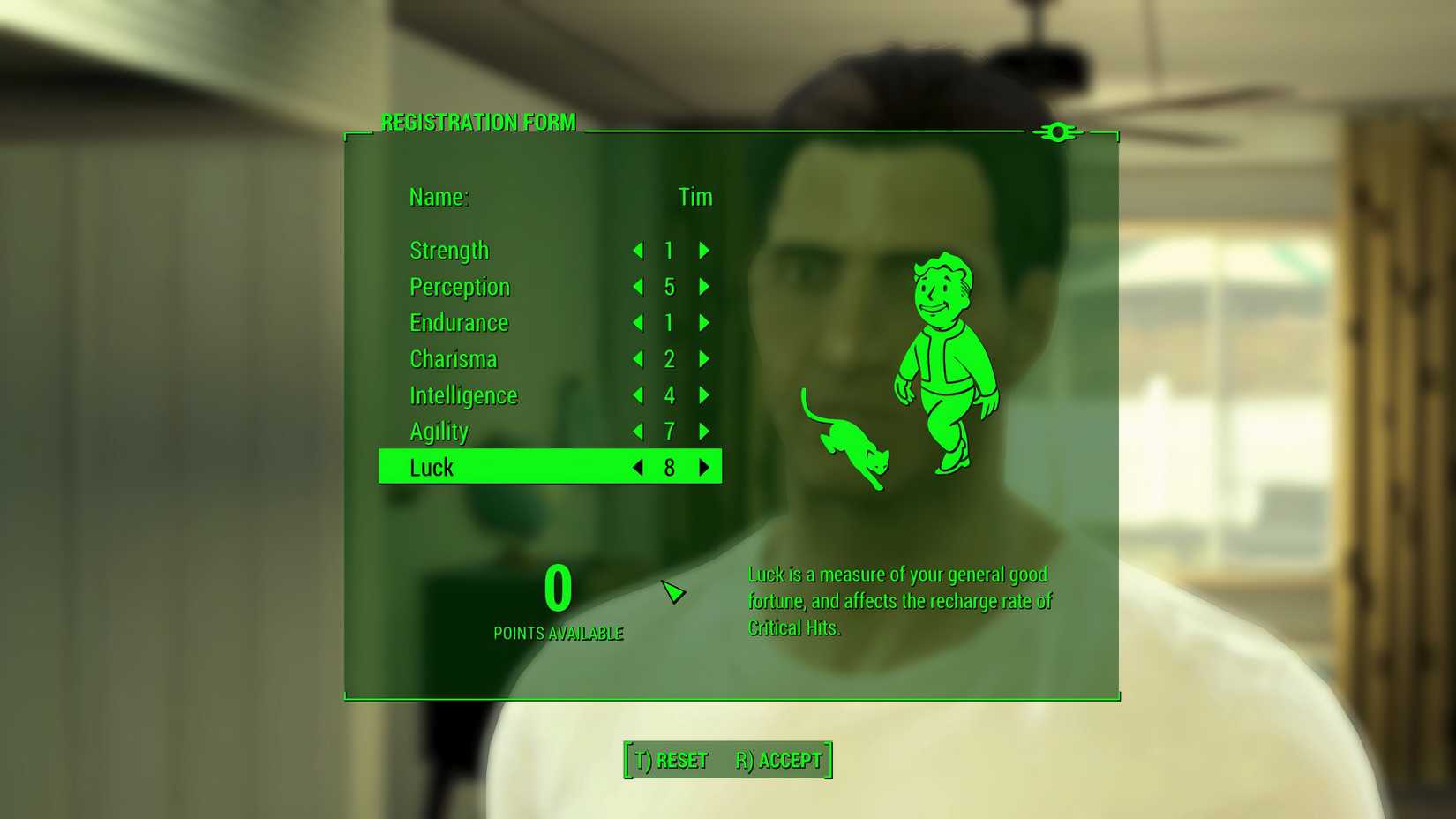
Task: Decrease Charisma using its left arrow
Action: coord(638,359)
